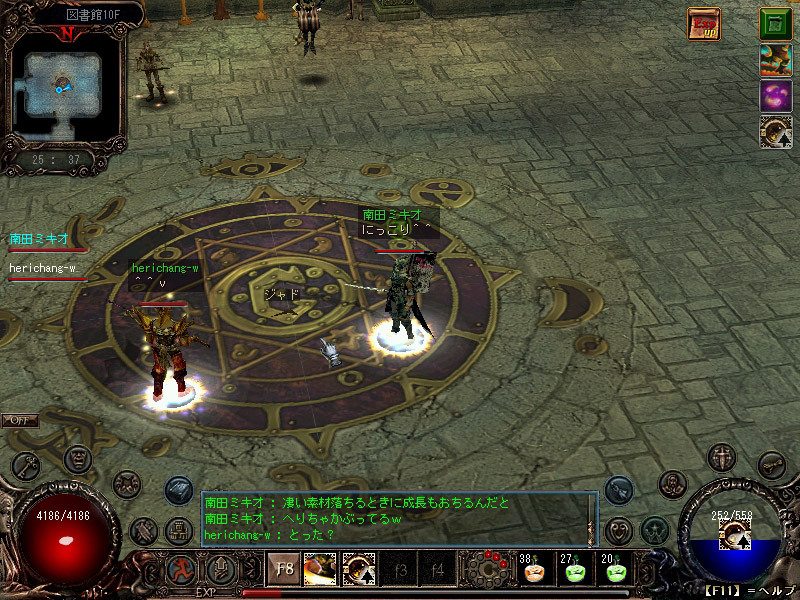800x600 pixels.
Task: Activate the running figure stance button
Action: click(x=181, y=570)
